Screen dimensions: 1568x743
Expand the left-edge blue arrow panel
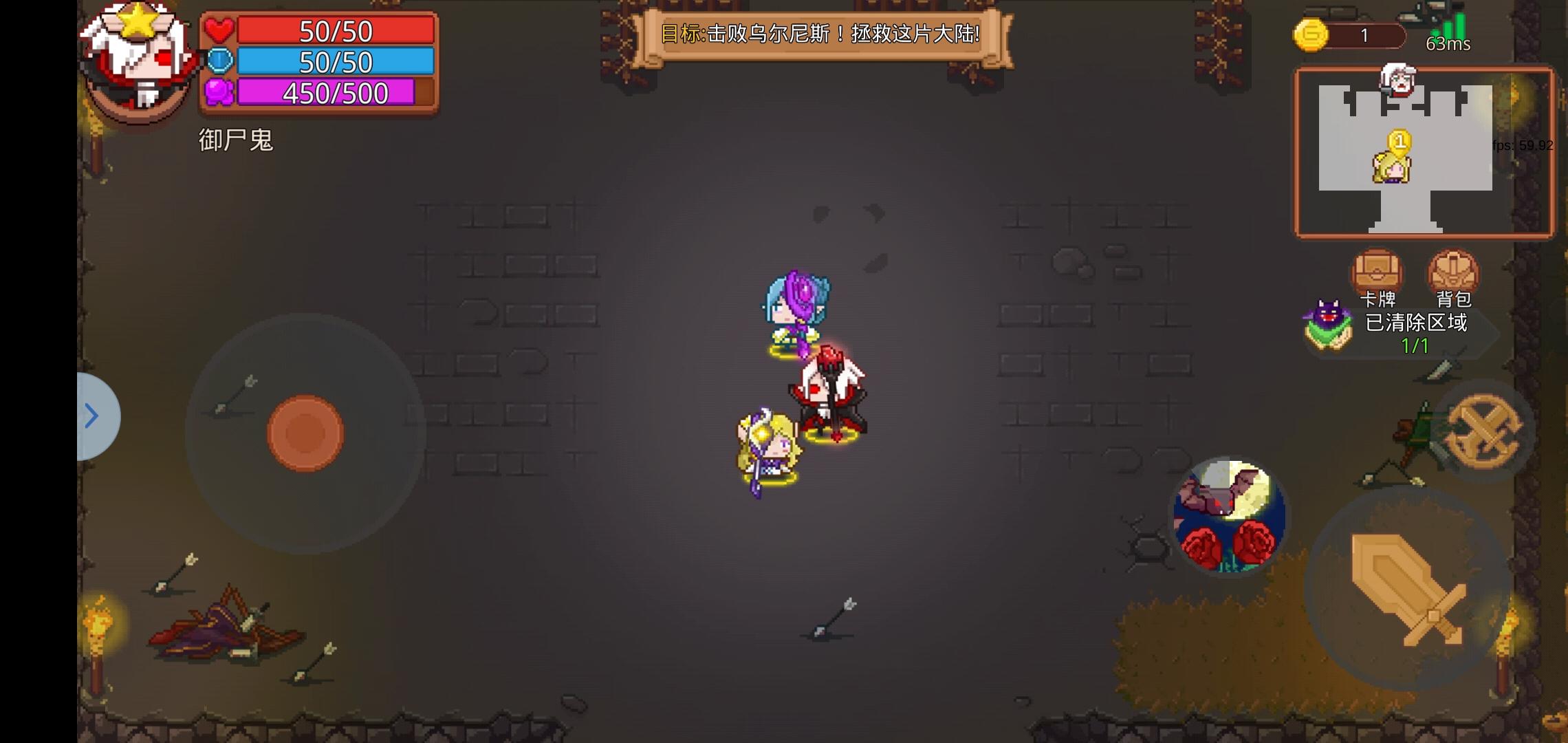92,416
